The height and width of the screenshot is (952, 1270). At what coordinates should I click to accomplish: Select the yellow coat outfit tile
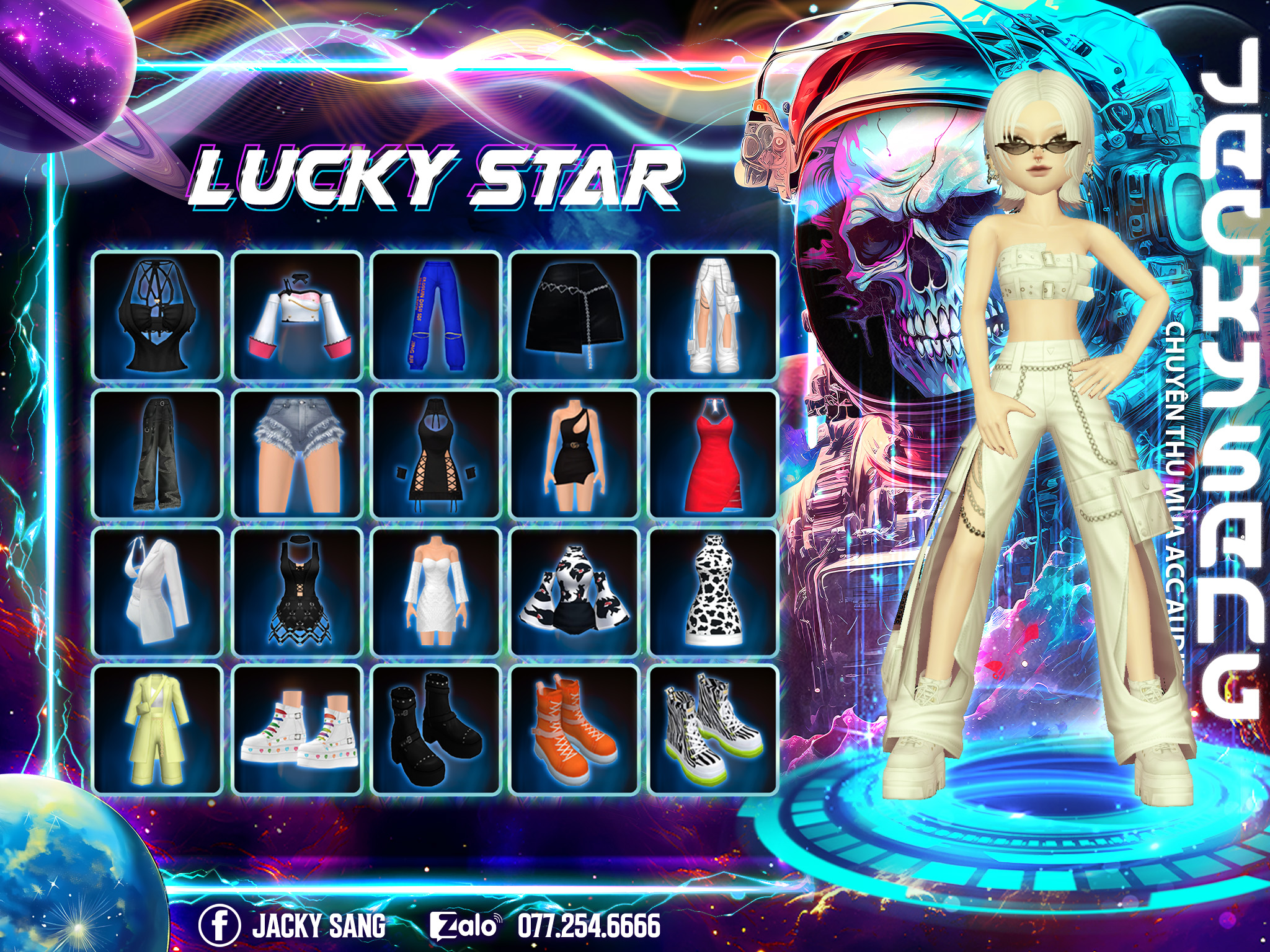(x=158, y=729)
